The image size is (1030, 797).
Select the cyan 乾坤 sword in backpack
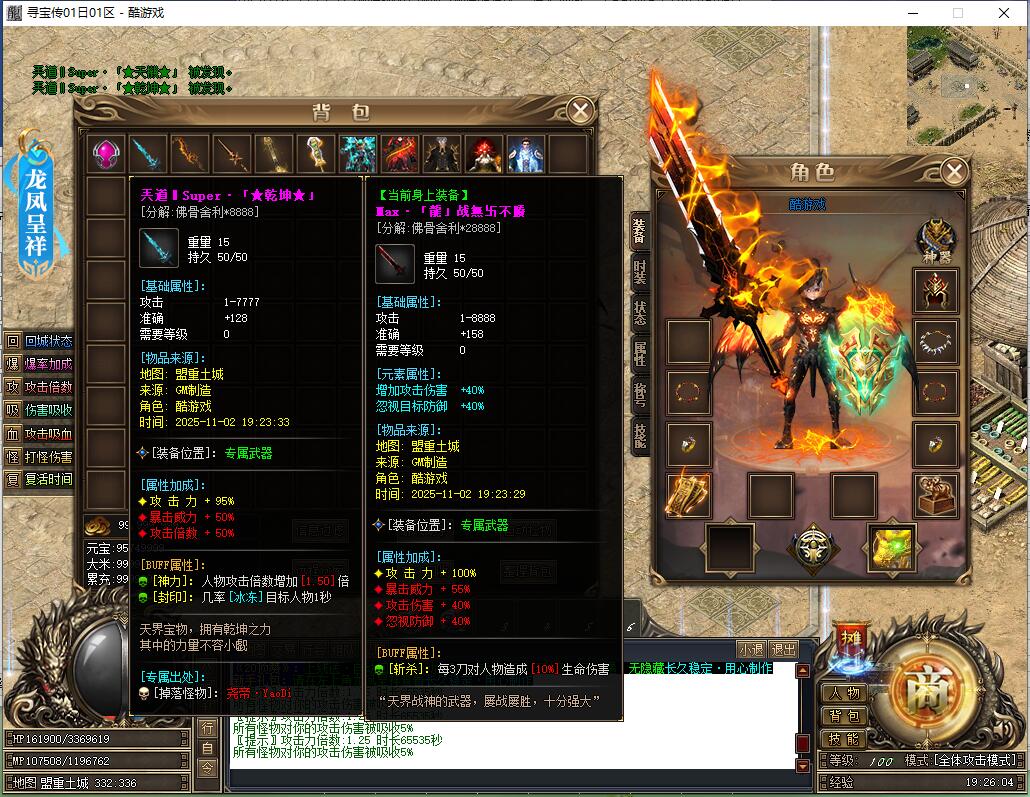148,154
